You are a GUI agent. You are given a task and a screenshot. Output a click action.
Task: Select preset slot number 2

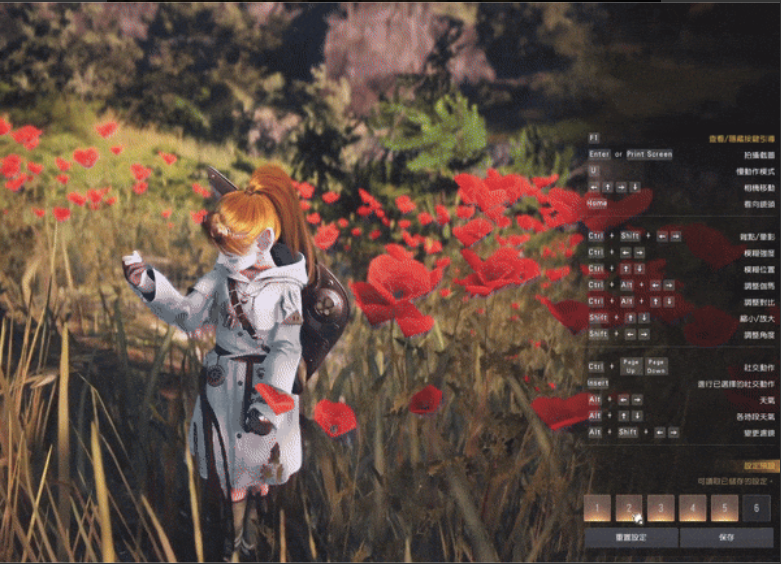click(x=629, y=507)
